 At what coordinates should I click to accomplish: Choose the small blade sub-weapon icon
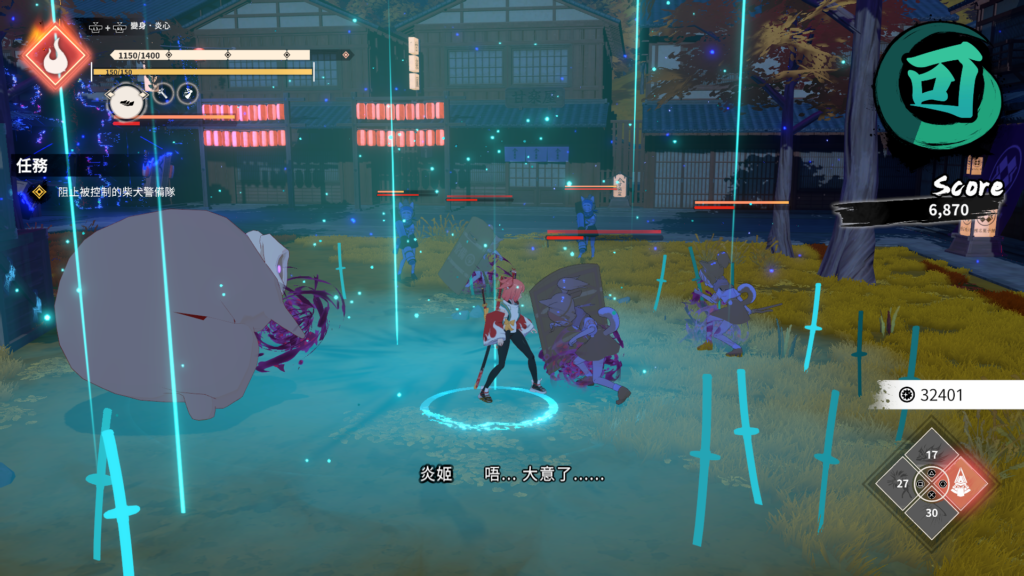(187, 94)
